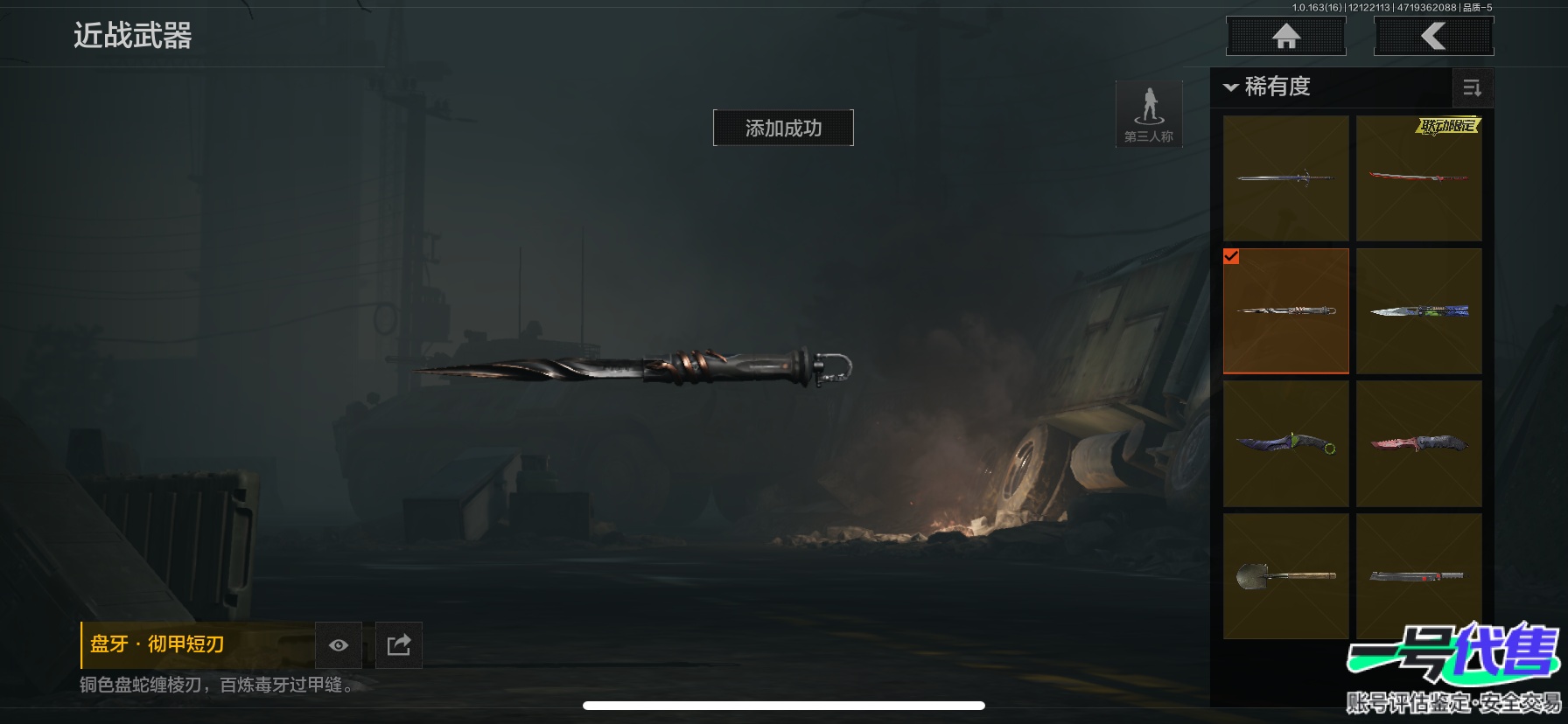Toggle the eye preview icon
This screenshot has width=1568, height=724.
pos(339,645)
